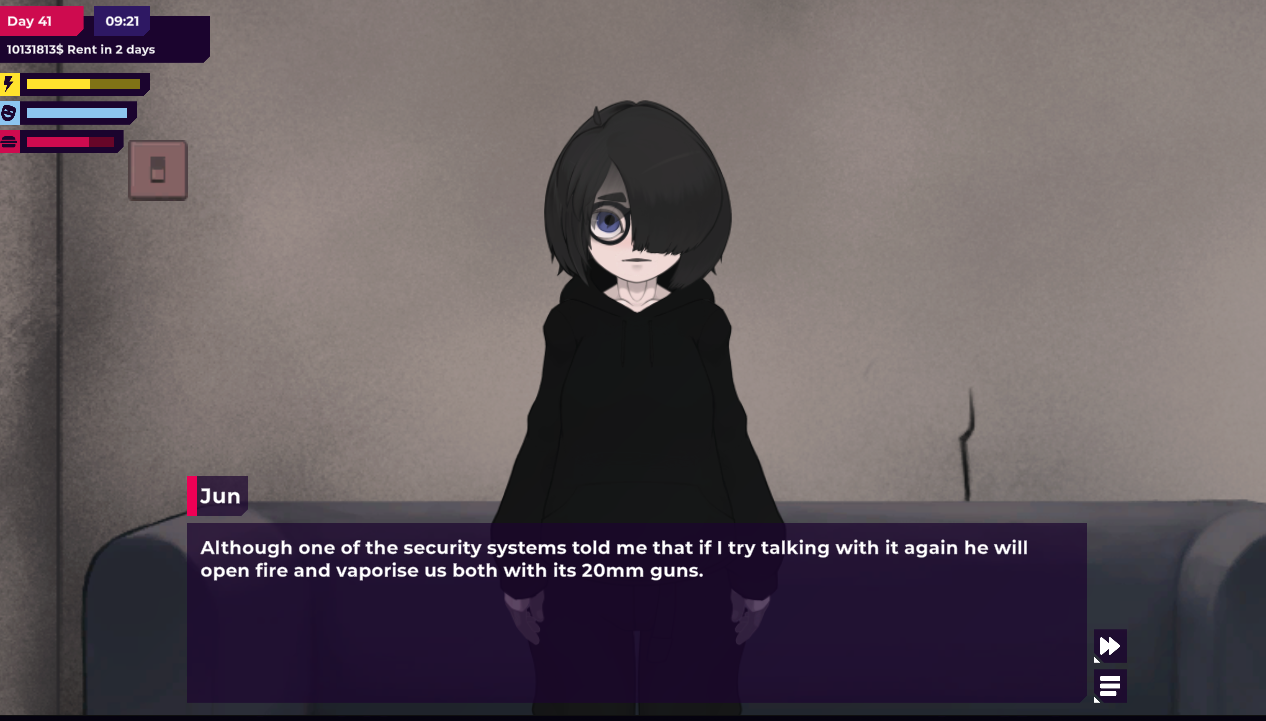Open the dialogue history log button

(x=1110, y=686)
